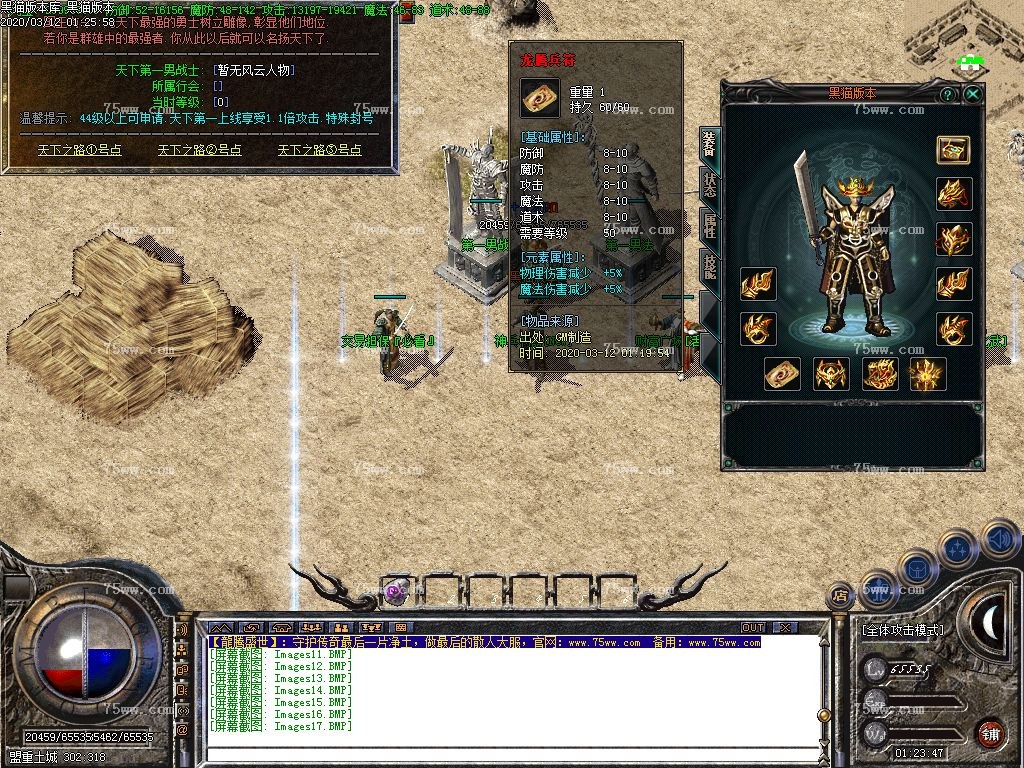
Task: Open the 技能 skills tab
Action: click(x=709, y=266)
